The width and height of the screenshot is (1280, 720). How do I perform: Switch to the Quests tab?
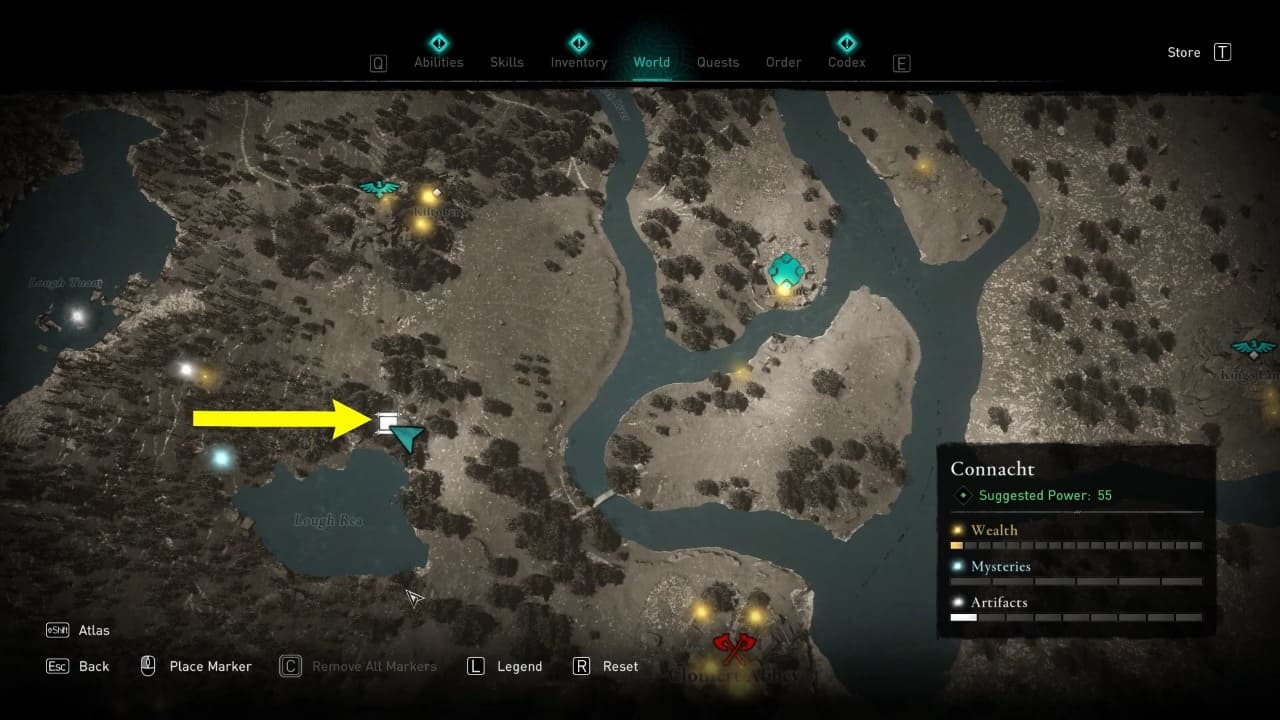[718, 62]
